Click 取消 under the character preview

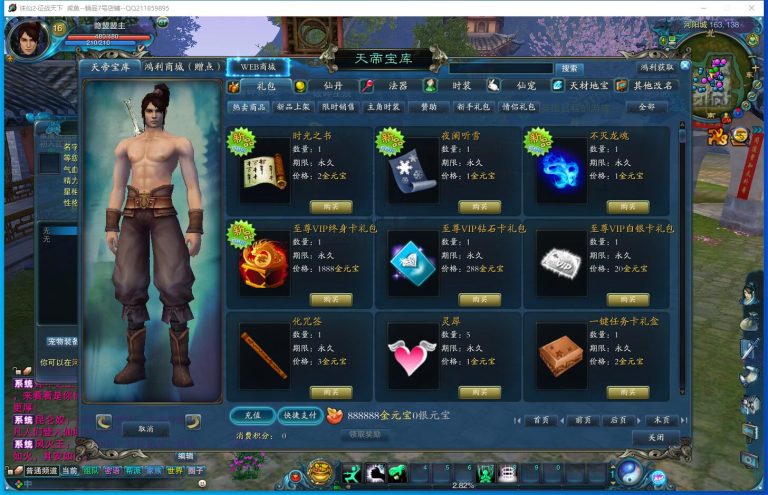click(145, 428)
